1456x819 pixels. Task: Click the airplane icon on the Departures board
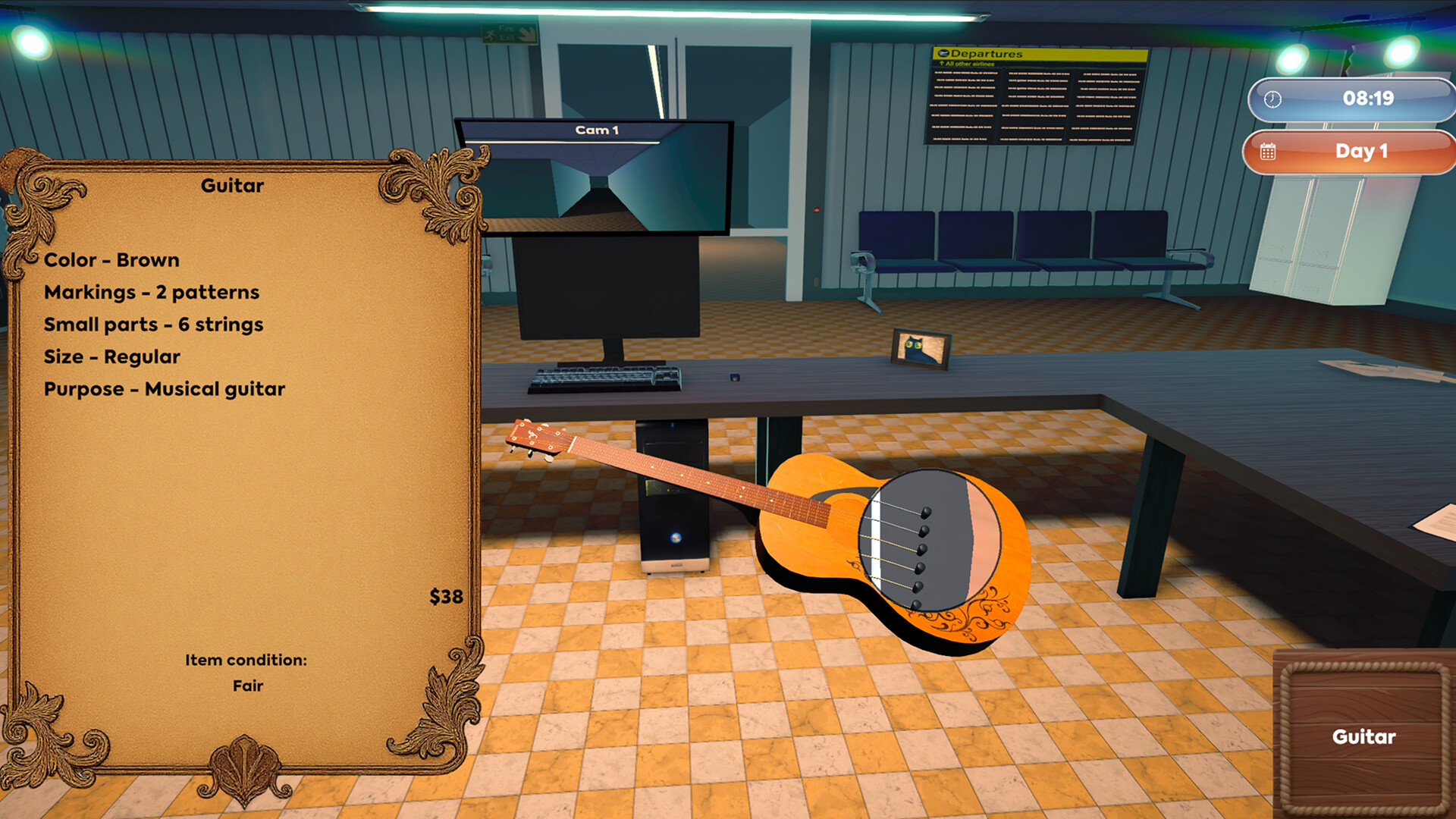pos(943,55)
